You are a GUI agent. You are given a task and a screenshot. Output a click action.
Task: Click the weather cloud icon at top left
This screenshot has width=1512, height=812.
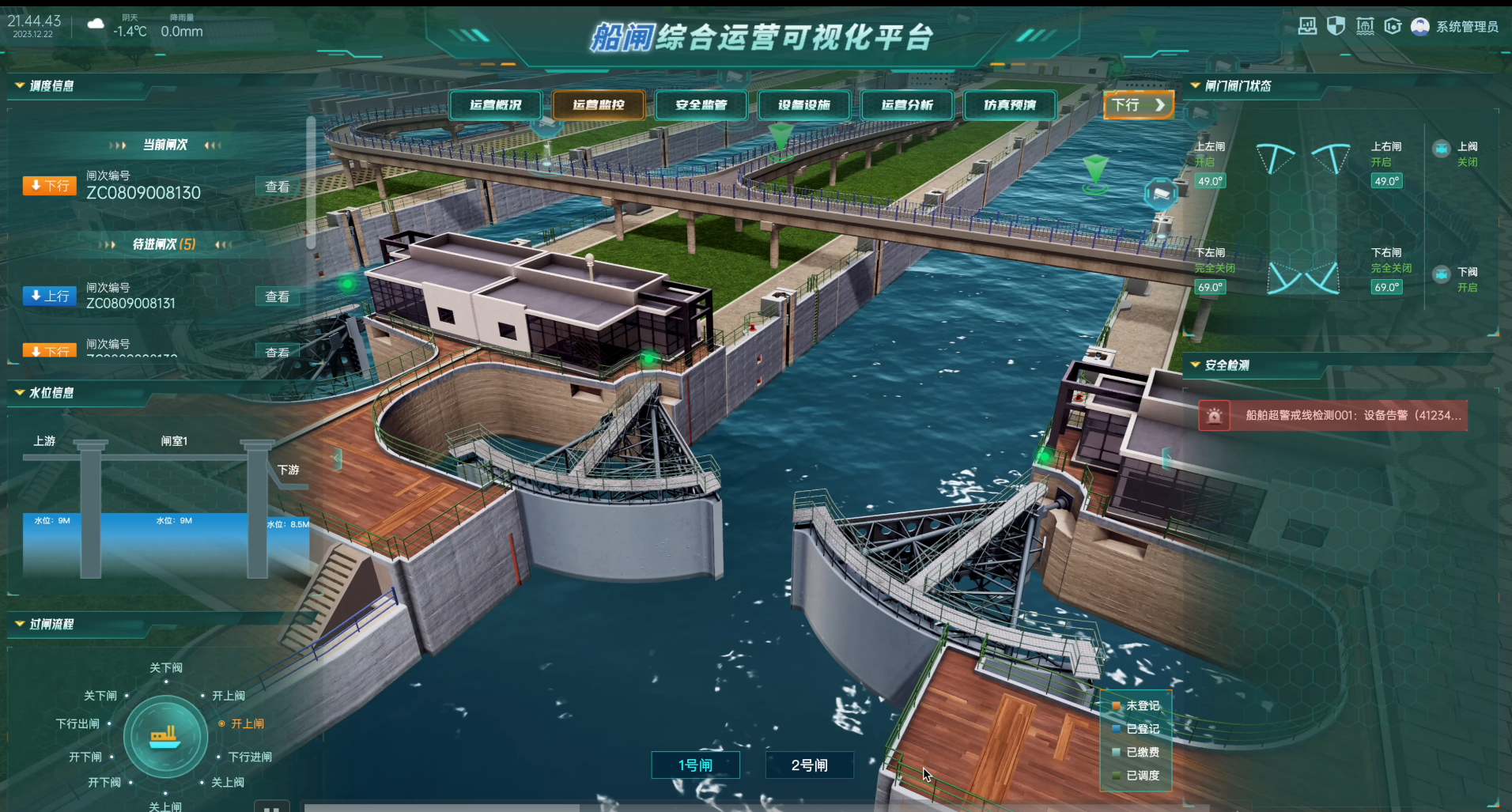(x=95, y=25)
